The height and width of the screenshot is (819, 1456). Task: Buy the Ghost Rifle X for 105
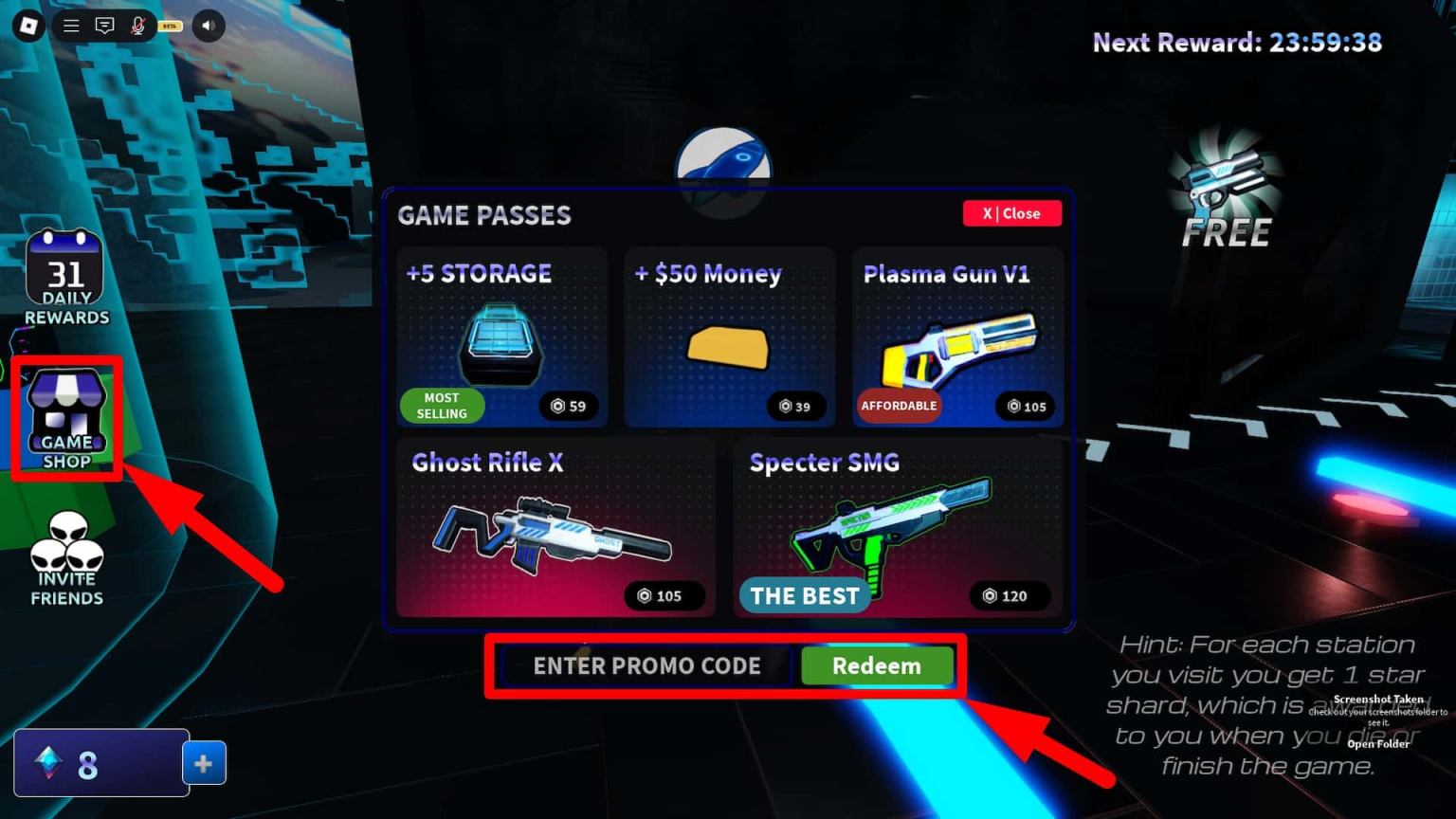click(x=555, y=526)
